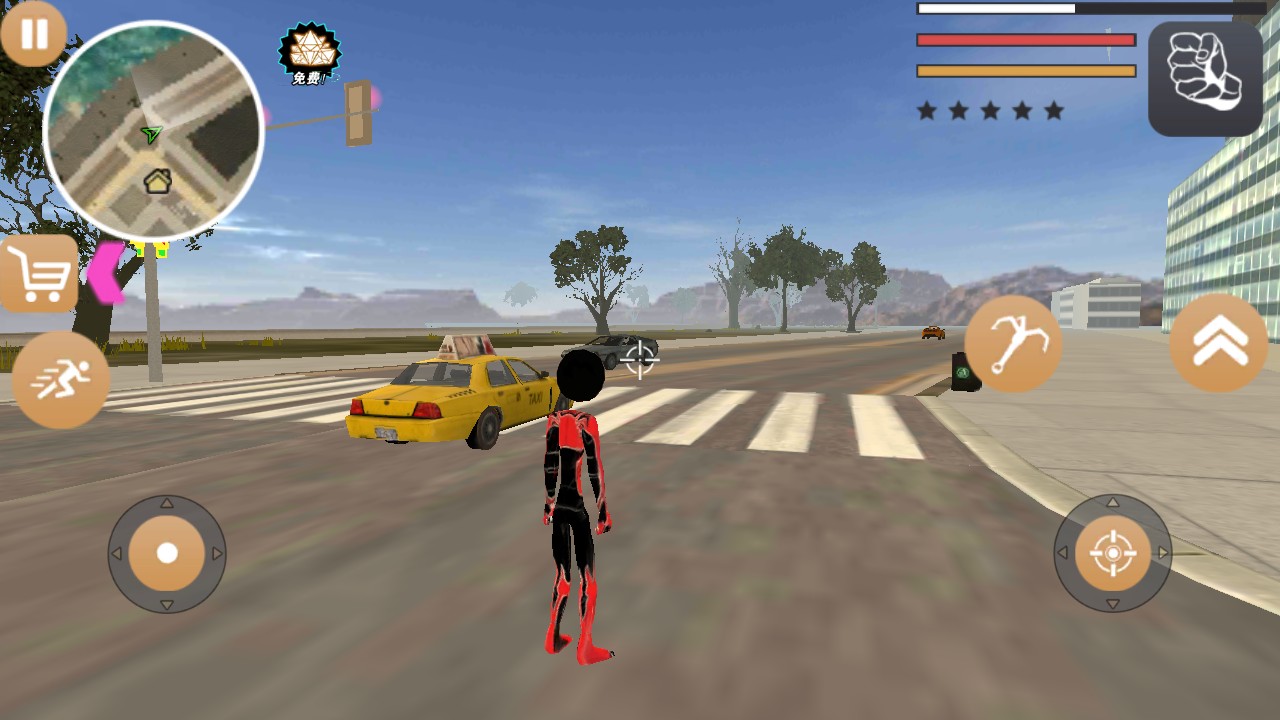The height and width of the screenshot is (720, 1280).
Task: Open the circular minimap
Action: (153, 131)
